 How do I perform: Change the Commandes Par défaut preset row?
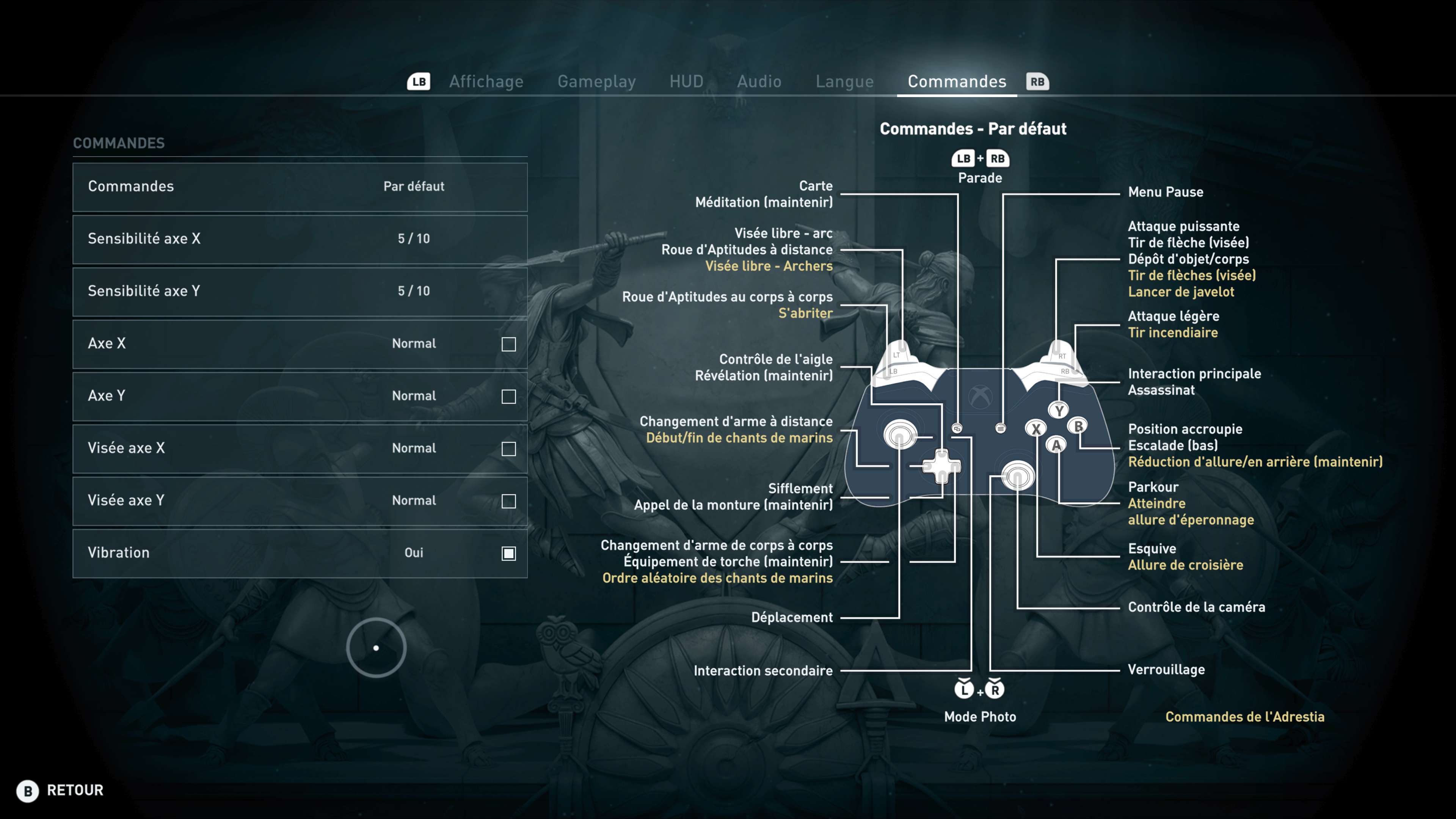300,187
